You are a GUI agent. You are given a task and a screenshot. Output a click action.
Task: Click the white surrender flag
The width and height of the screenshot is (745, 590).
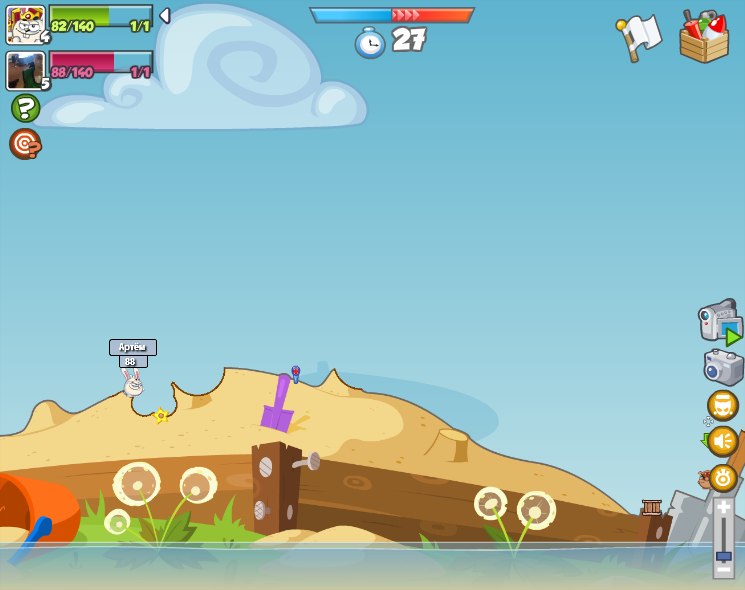[640, 36]
